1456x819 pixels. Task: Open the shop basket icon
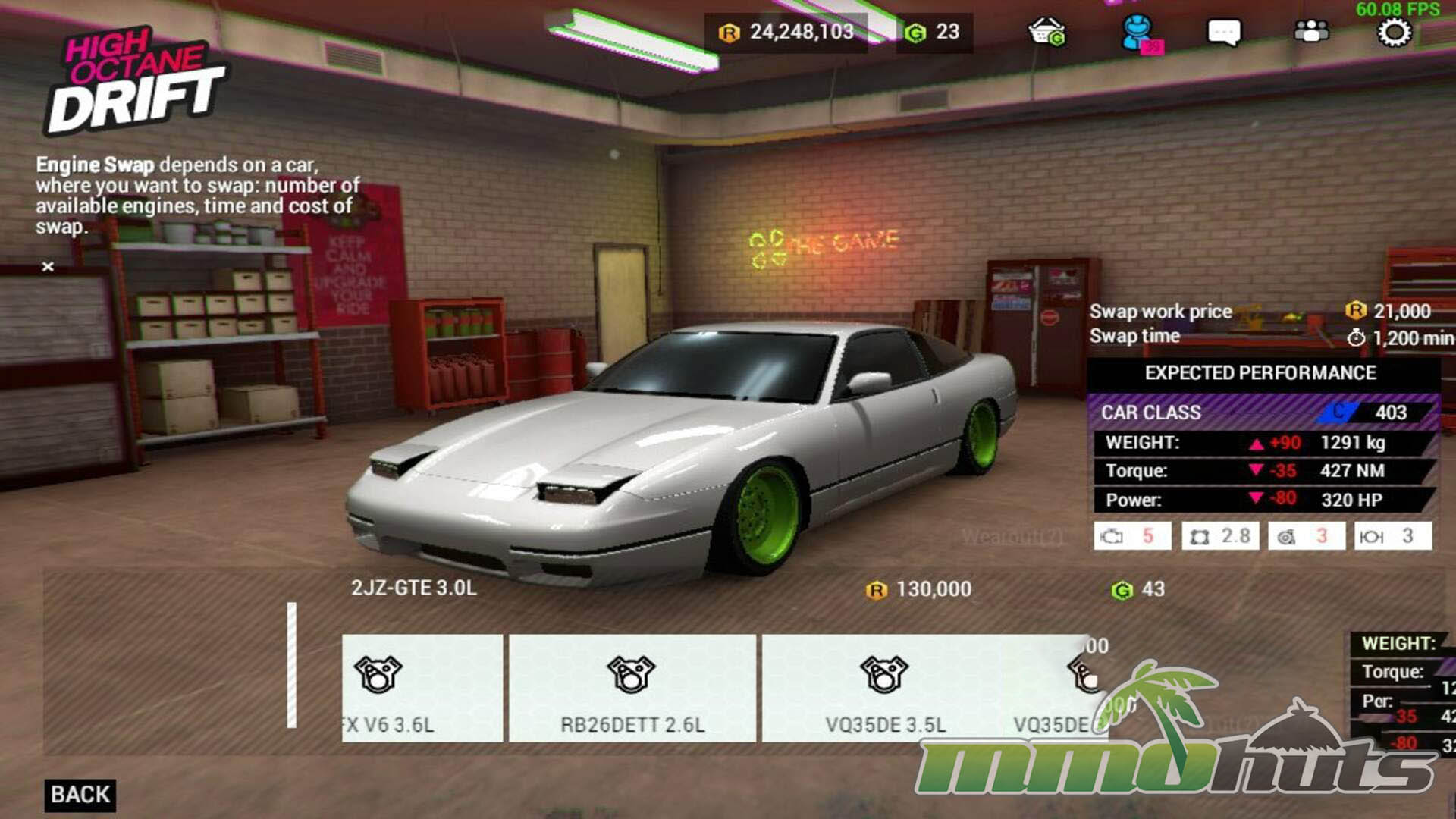tap(1046, 33)
